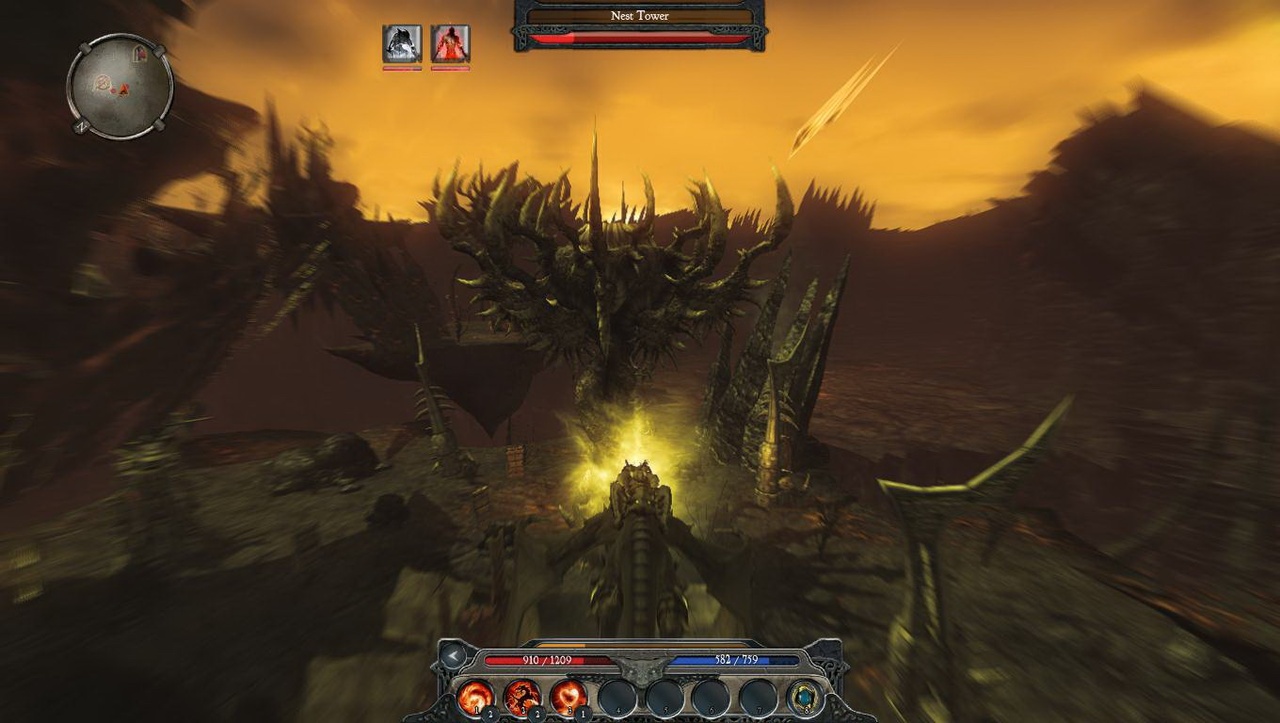
Task: Inspect the dragon form buff icon
Action: 400,40
